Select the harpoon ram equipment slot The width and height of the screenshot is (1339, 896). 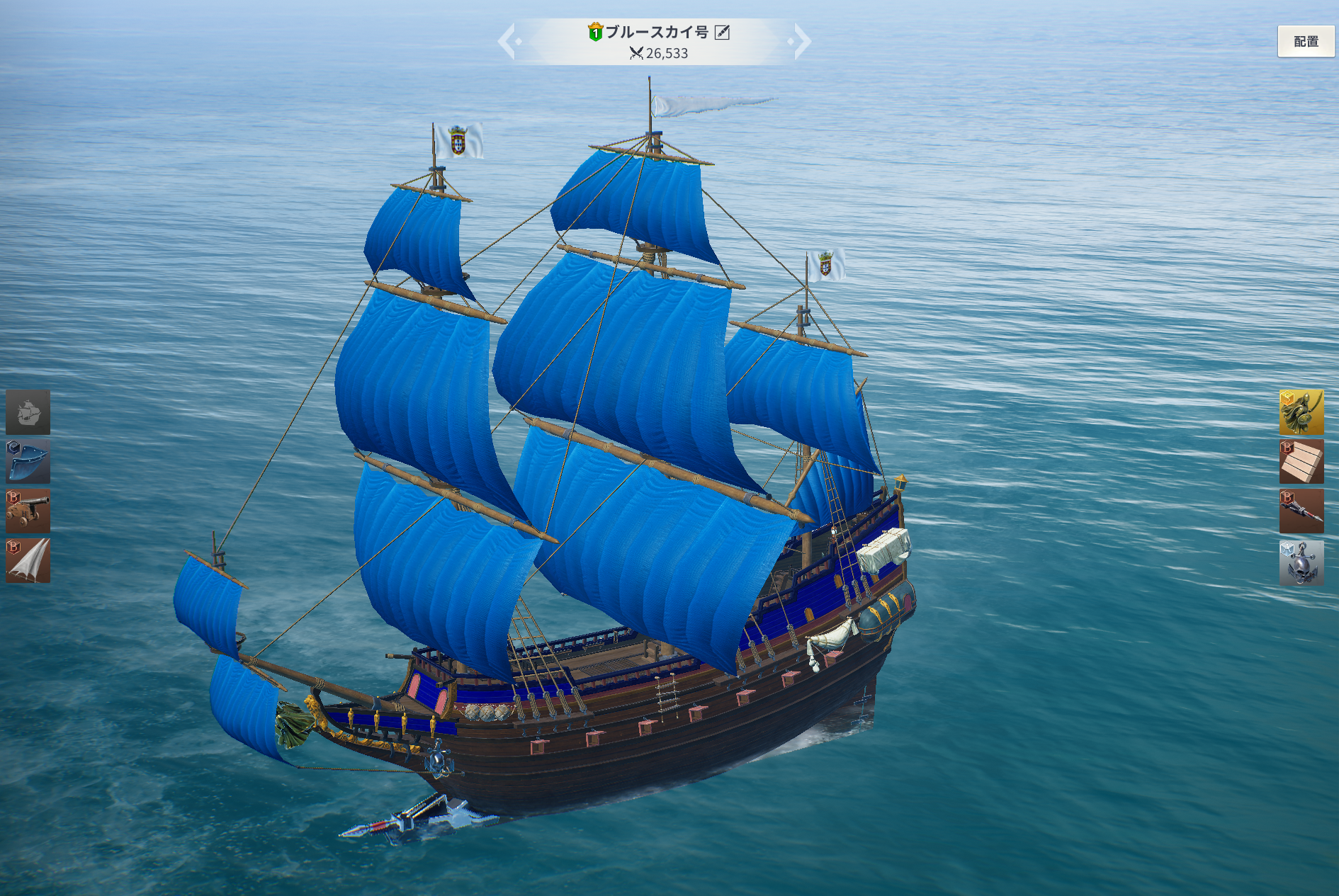click(1301, 511)
